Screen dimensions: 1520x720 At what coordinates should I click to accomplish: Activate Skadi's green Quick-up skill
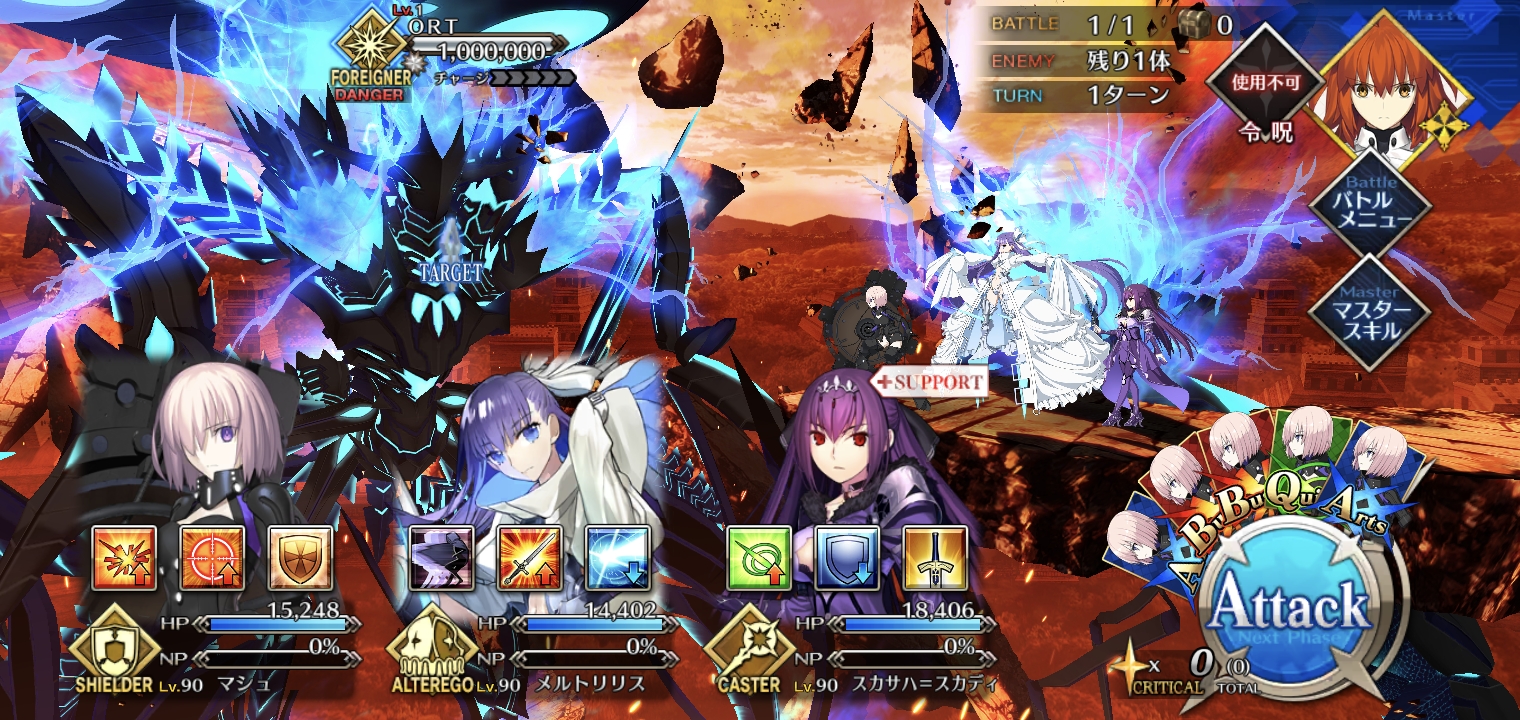click(759, 557)
